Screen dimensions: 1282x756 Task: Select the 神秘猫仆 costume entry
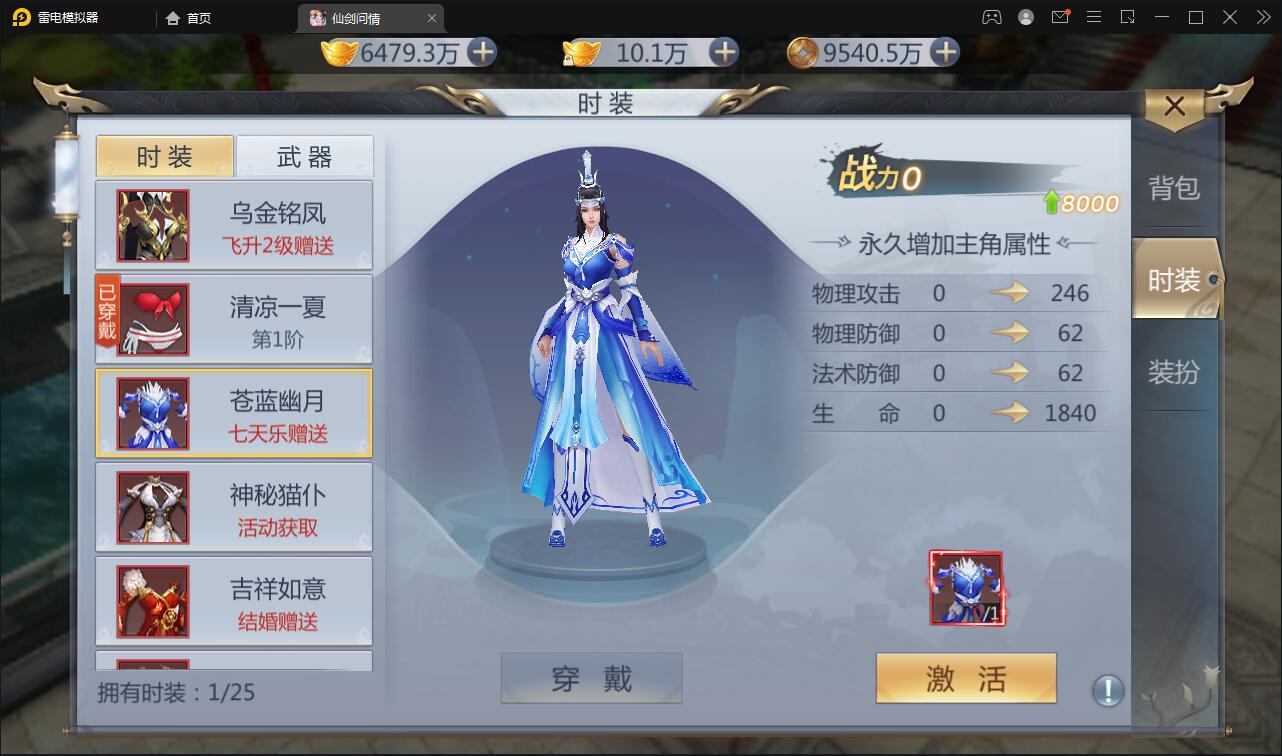233,506
